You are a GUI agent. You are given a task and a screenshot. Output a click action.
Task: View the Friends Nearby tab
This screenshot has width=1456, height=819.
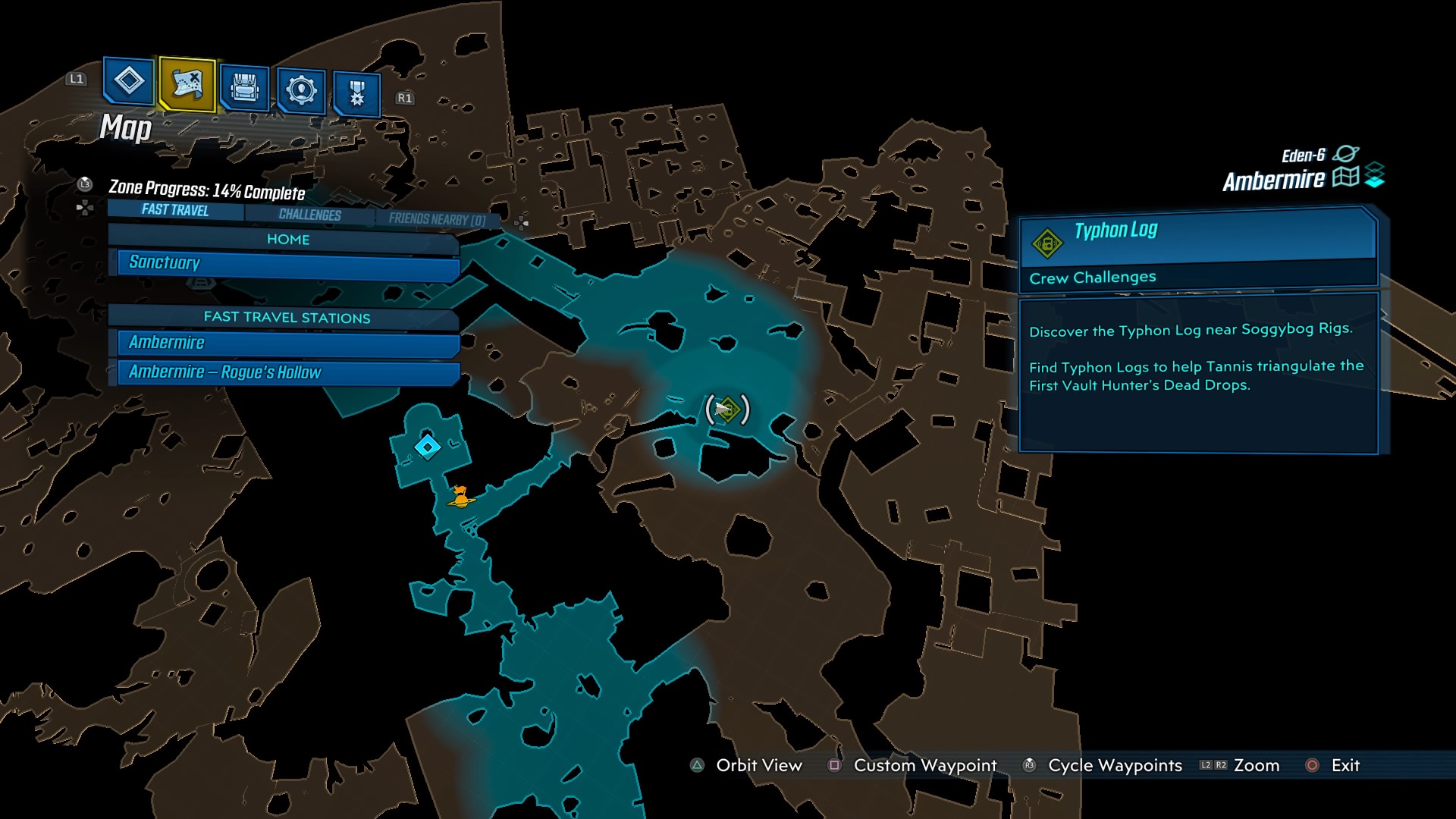coord(437,219)
